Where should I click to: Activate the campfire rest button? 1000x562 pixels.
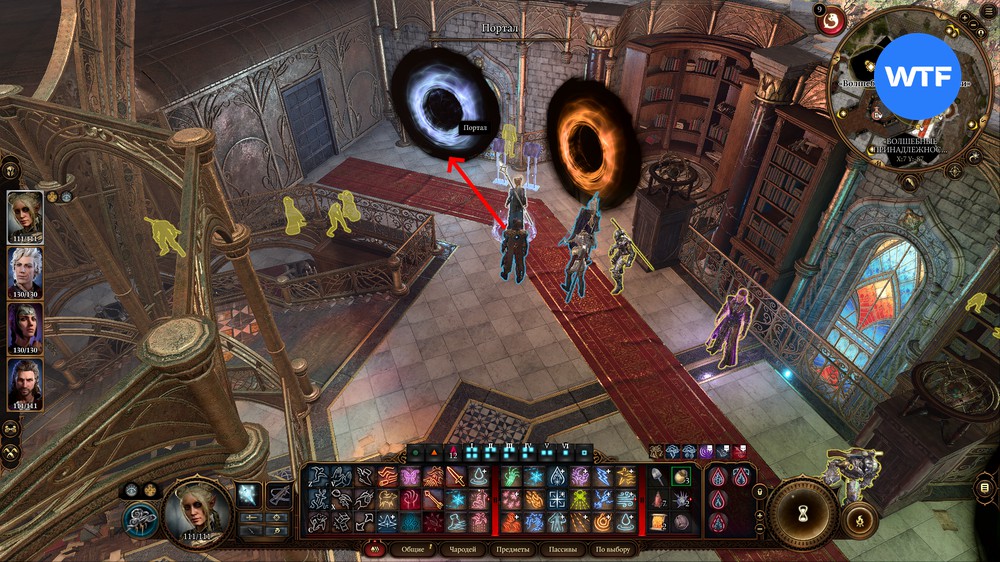tap(858, 520)
